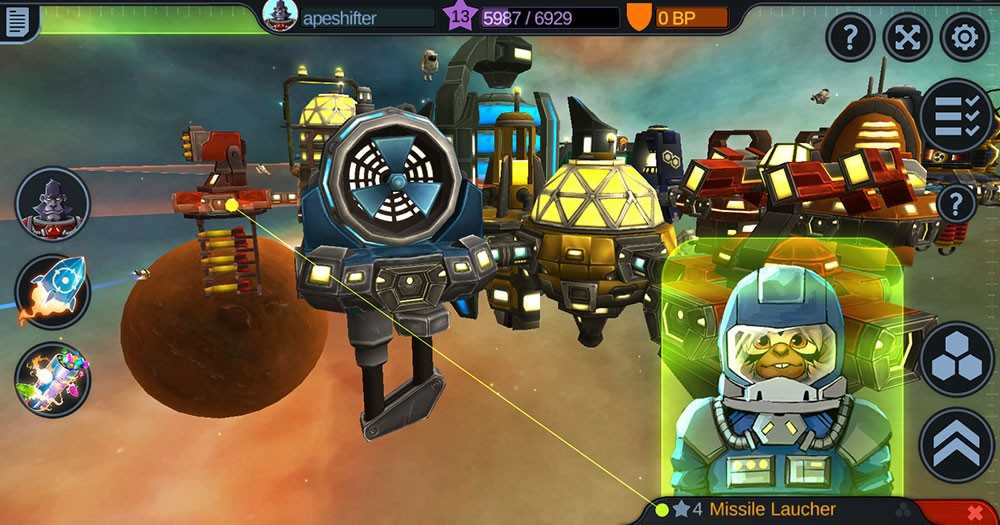Open the gear settings button

[964, 39]
